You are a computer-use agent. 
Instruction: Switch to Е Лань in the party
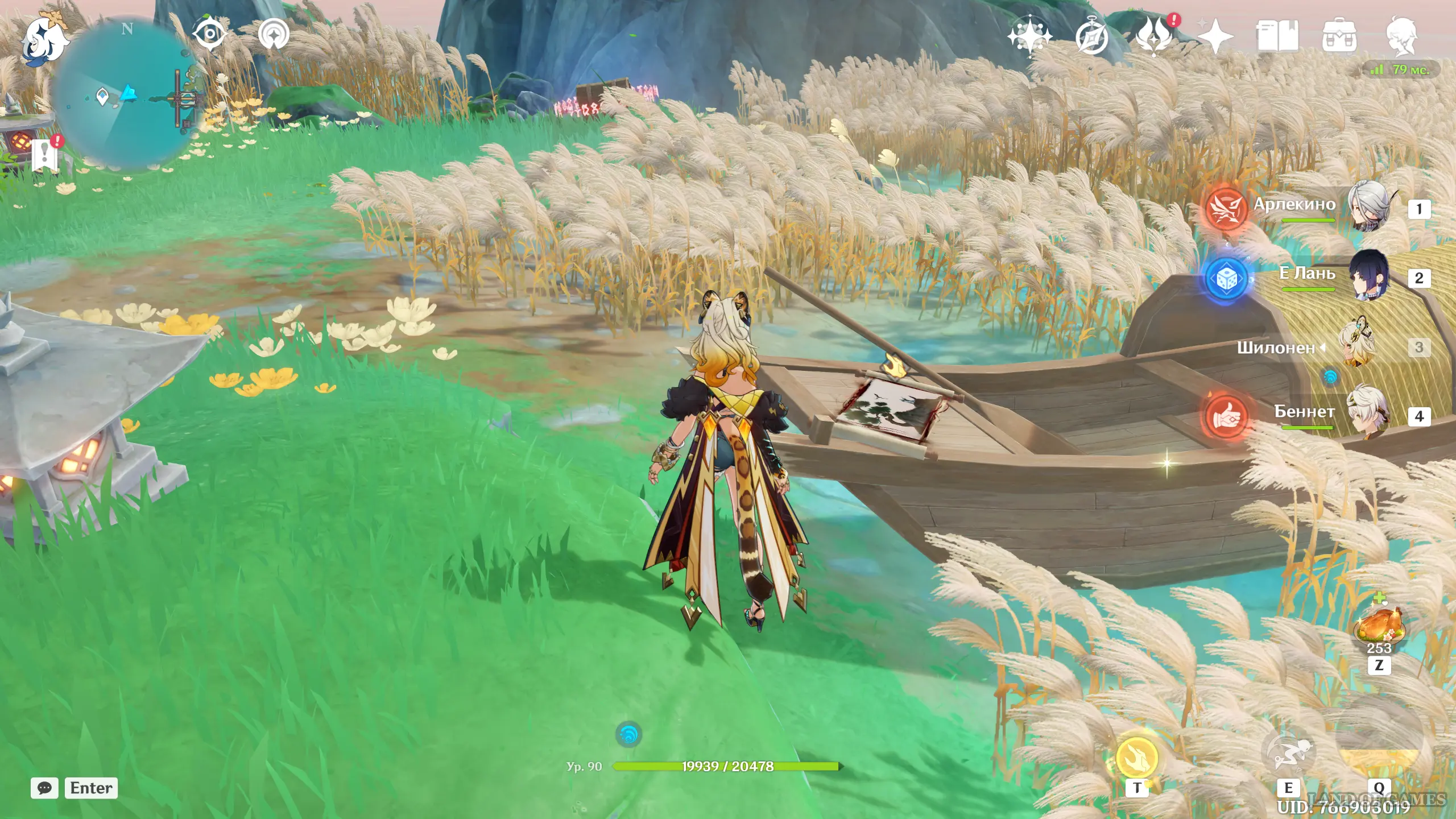coord(1369,277)
